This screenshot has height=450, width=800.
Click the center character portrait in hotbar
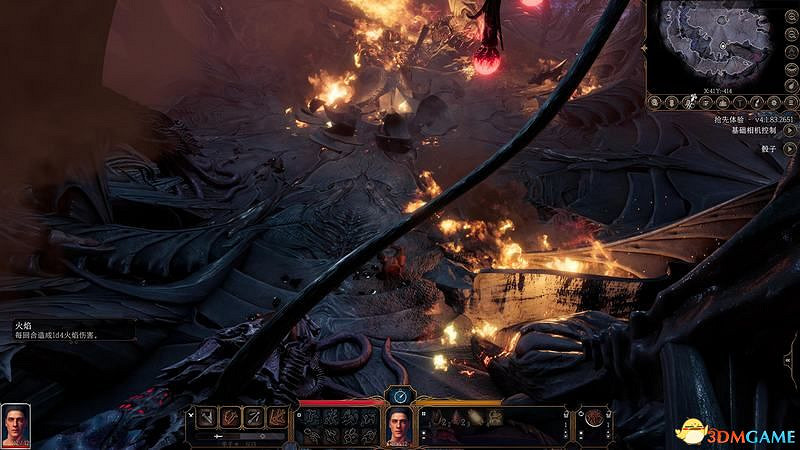point(400,426)
